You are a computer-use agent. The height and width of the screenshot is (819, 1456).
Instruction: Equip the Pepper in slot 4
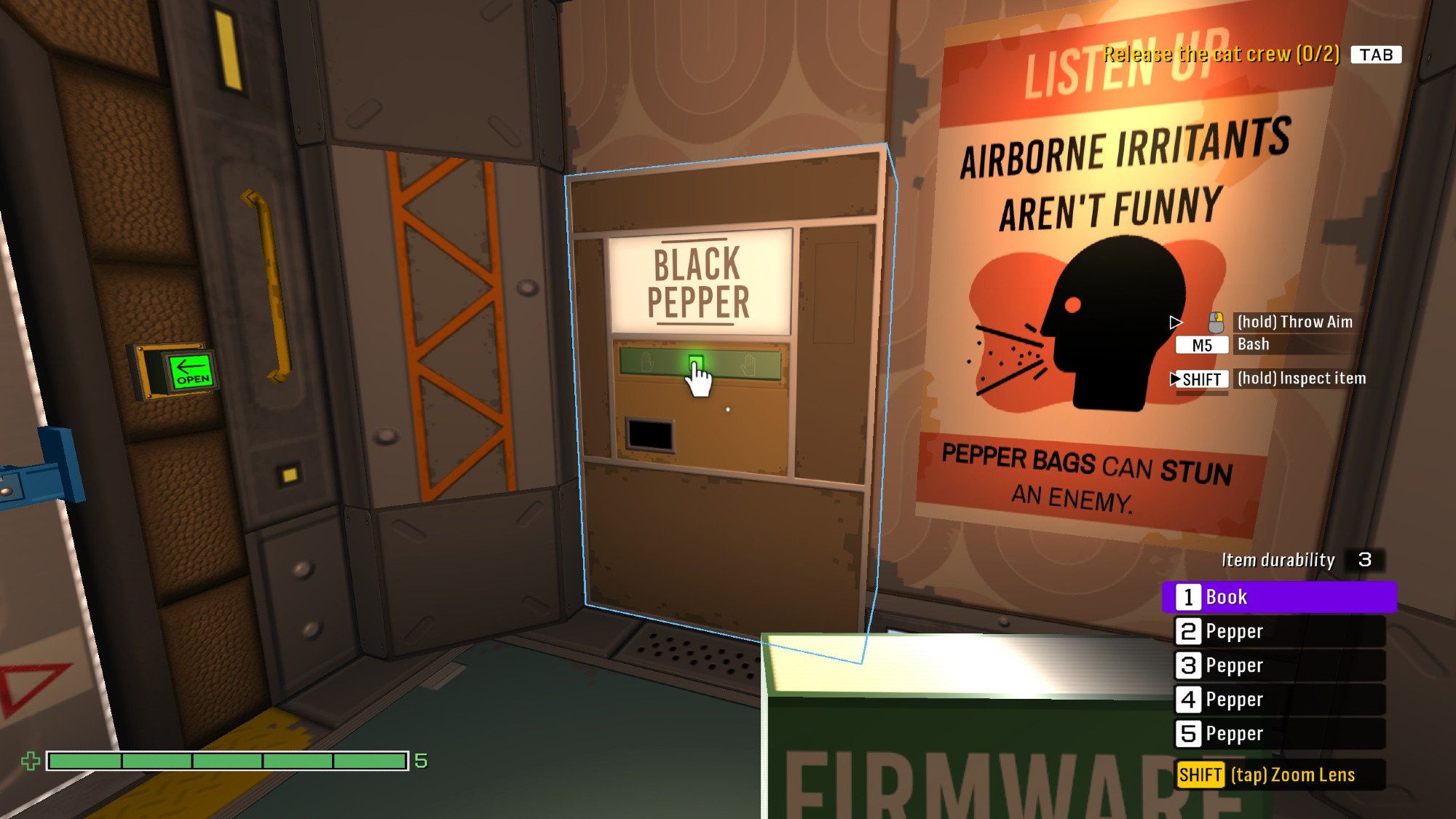(x=1278, y=700)
